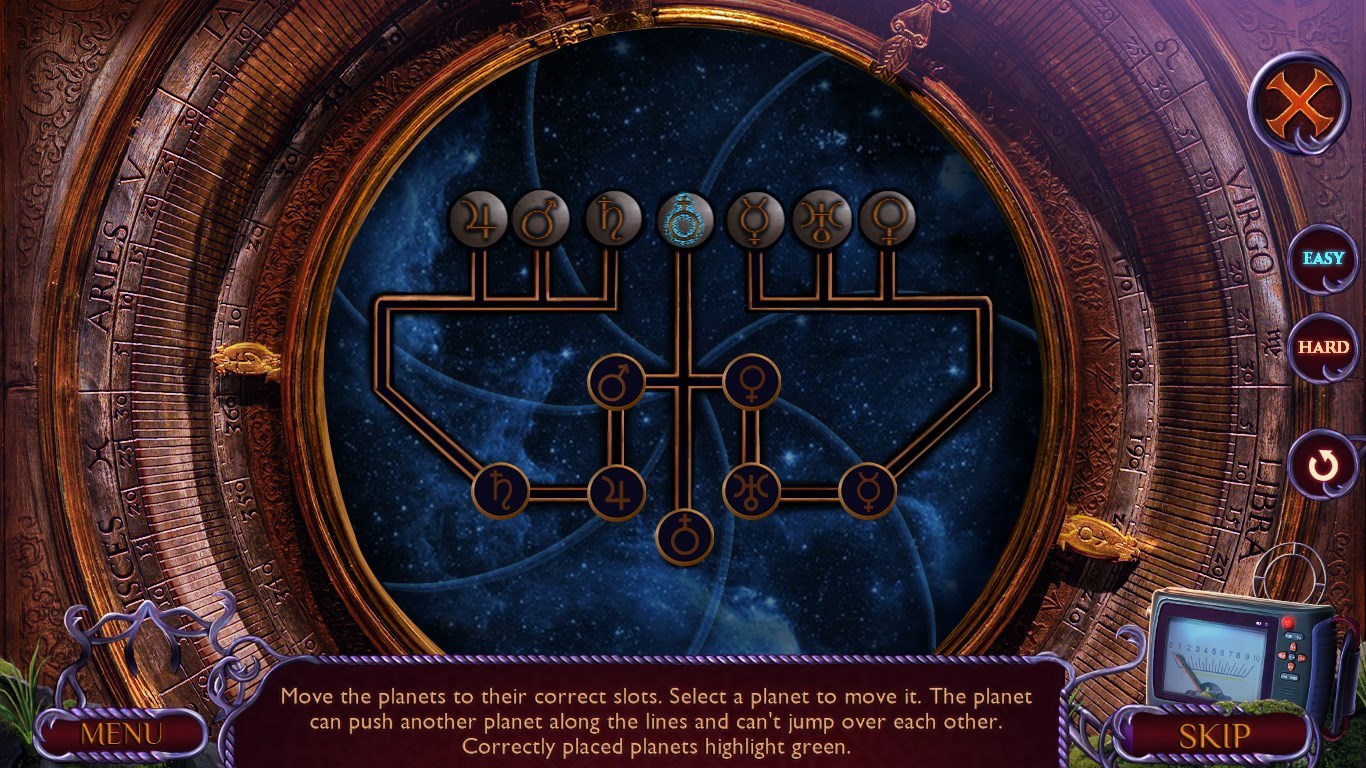Image resolution: width=1366 pixels, height=768 pixels.
Task: Click the Jupiter slot on the lower path
Action: click(x=621, y=488)
